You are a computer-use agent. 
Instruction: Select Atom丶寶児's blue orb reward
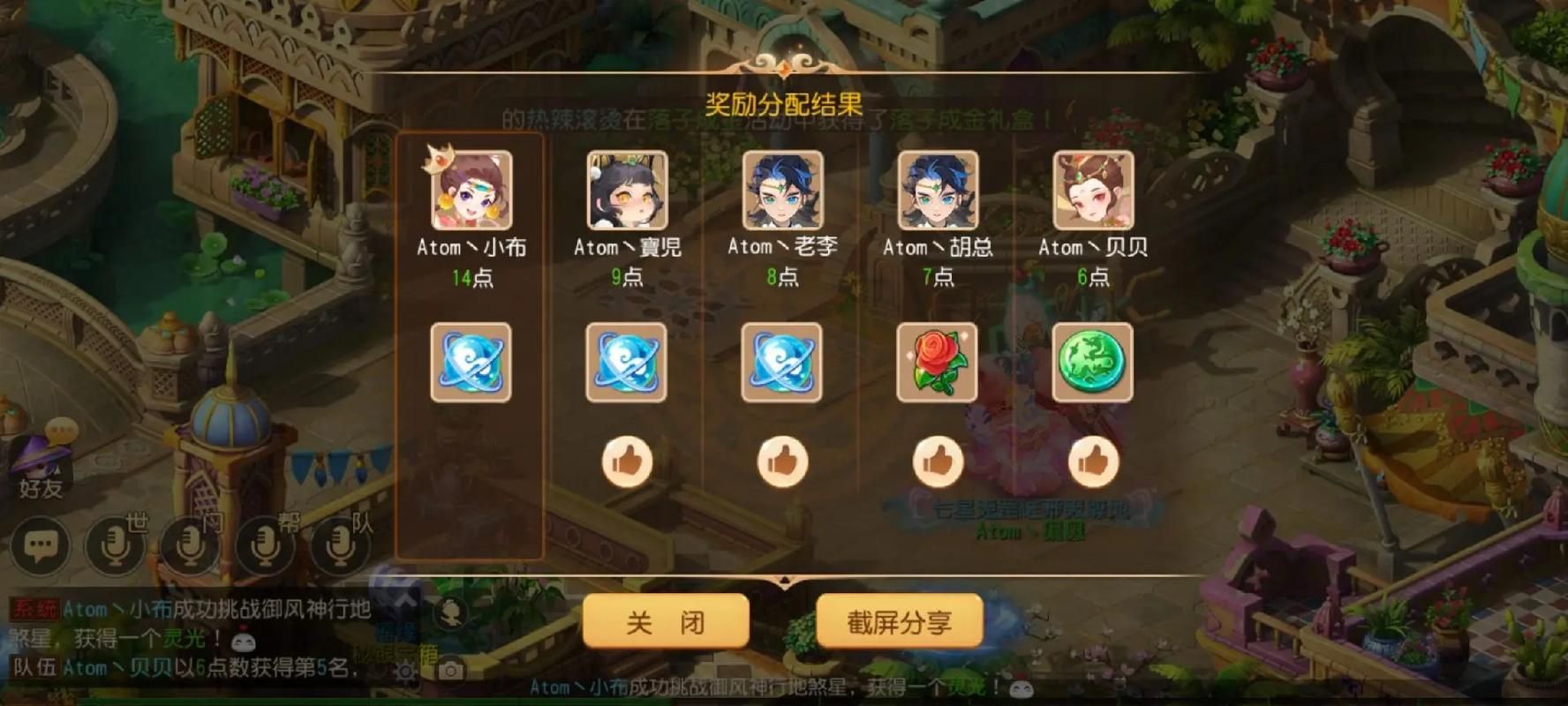[627, 362]
